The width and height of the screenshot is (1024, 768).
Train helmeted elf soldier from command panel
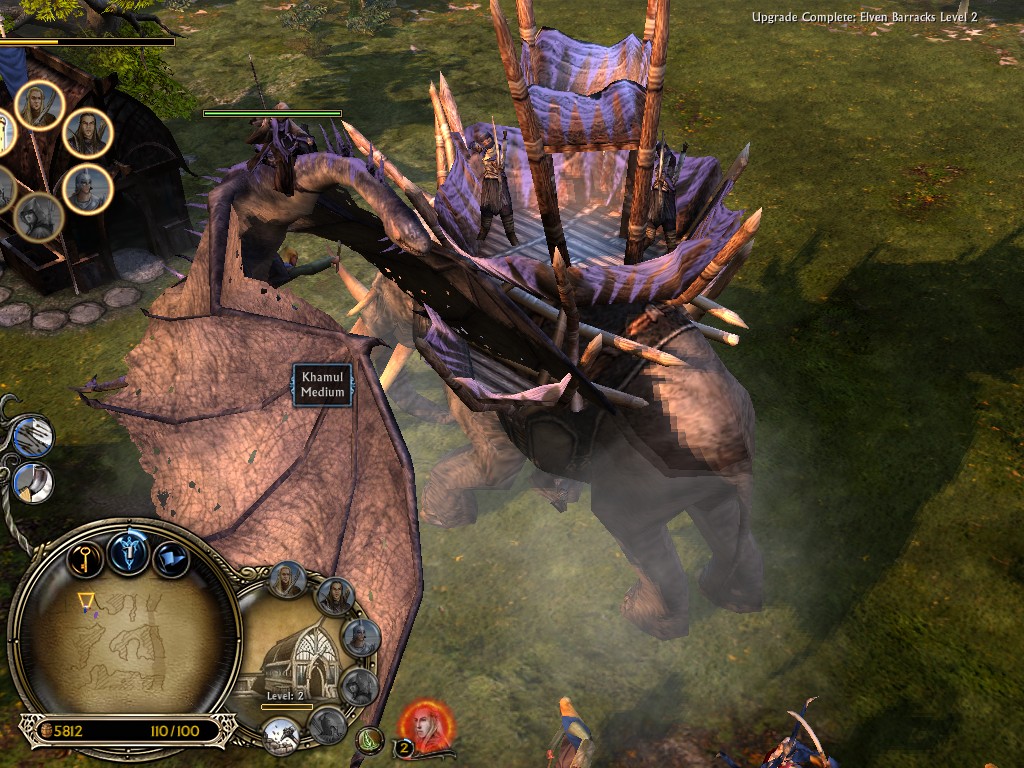coord(361,637)
